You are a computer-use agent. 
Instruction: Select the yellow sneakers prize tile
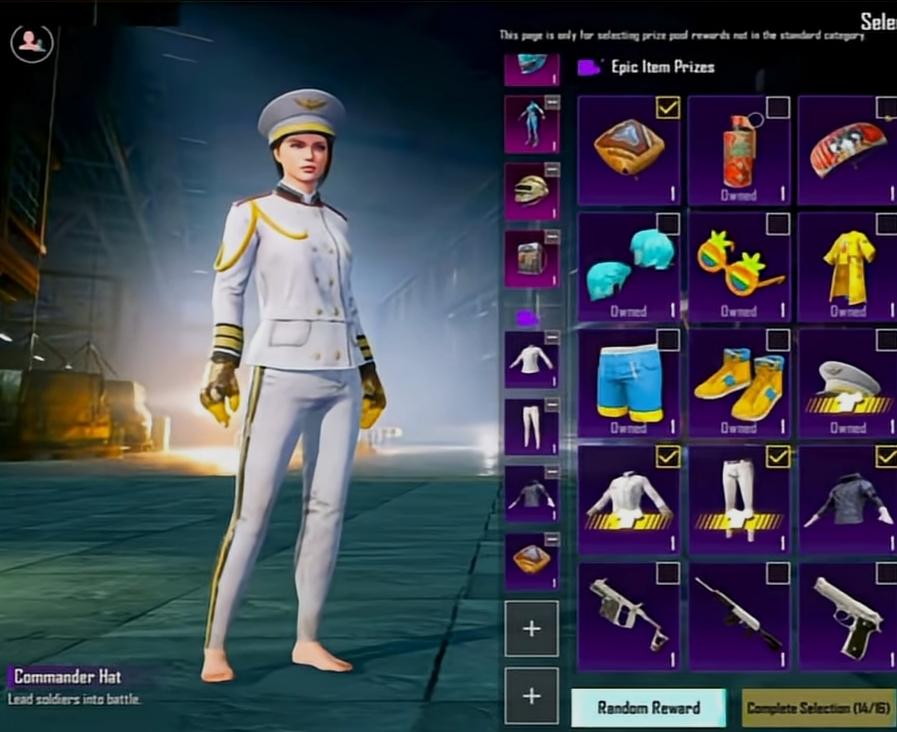coord(739,383)
